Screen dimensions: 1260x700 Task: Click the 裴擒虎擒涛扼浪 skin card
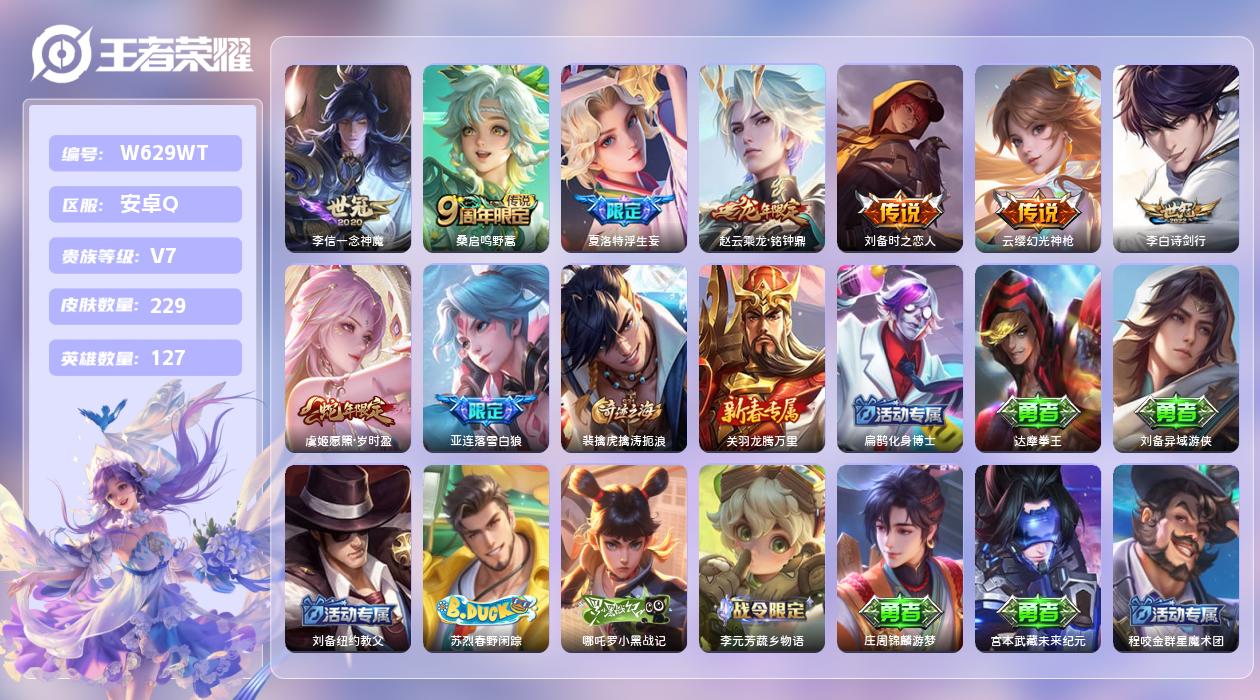624,358
